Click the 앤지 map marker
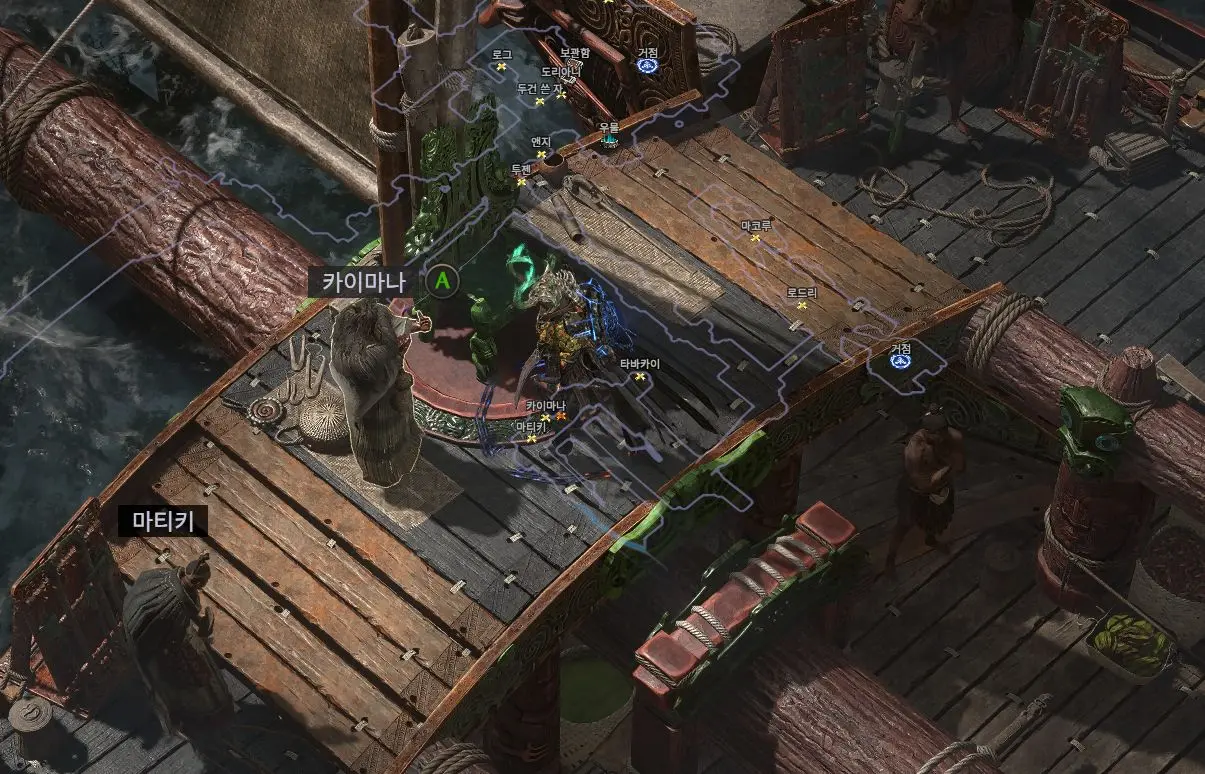Screen dimensions: 1205x774 [x=542, y=154]
